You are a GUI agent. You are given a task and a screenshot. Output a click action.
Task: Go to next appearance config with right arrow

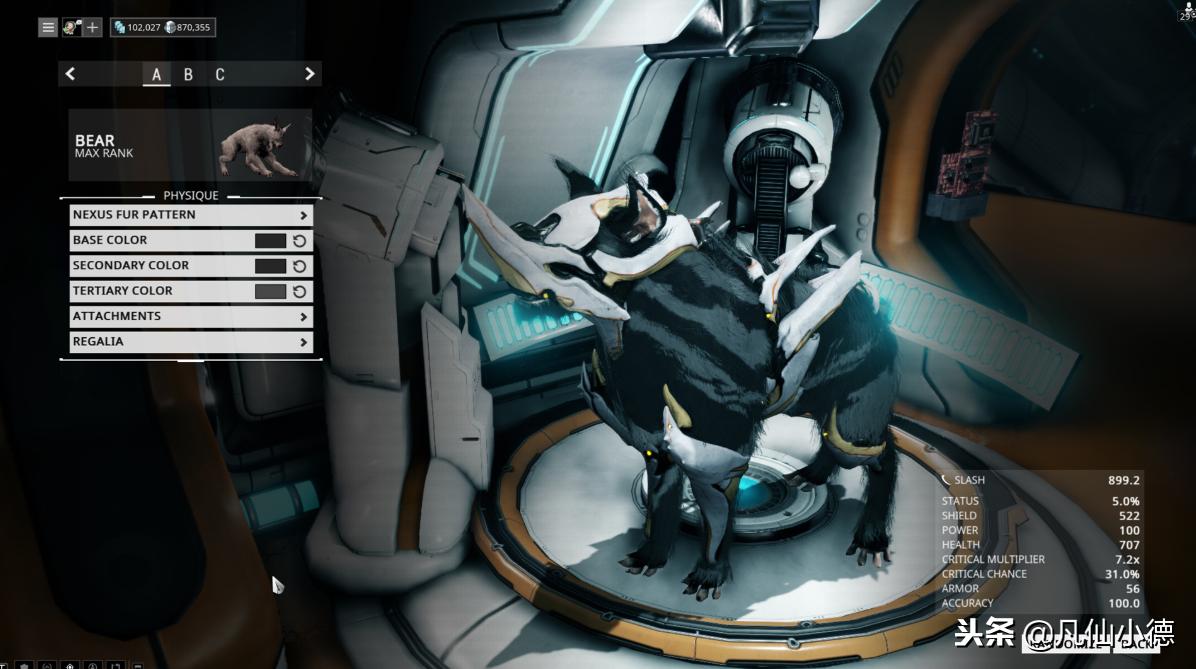(309, 74)
